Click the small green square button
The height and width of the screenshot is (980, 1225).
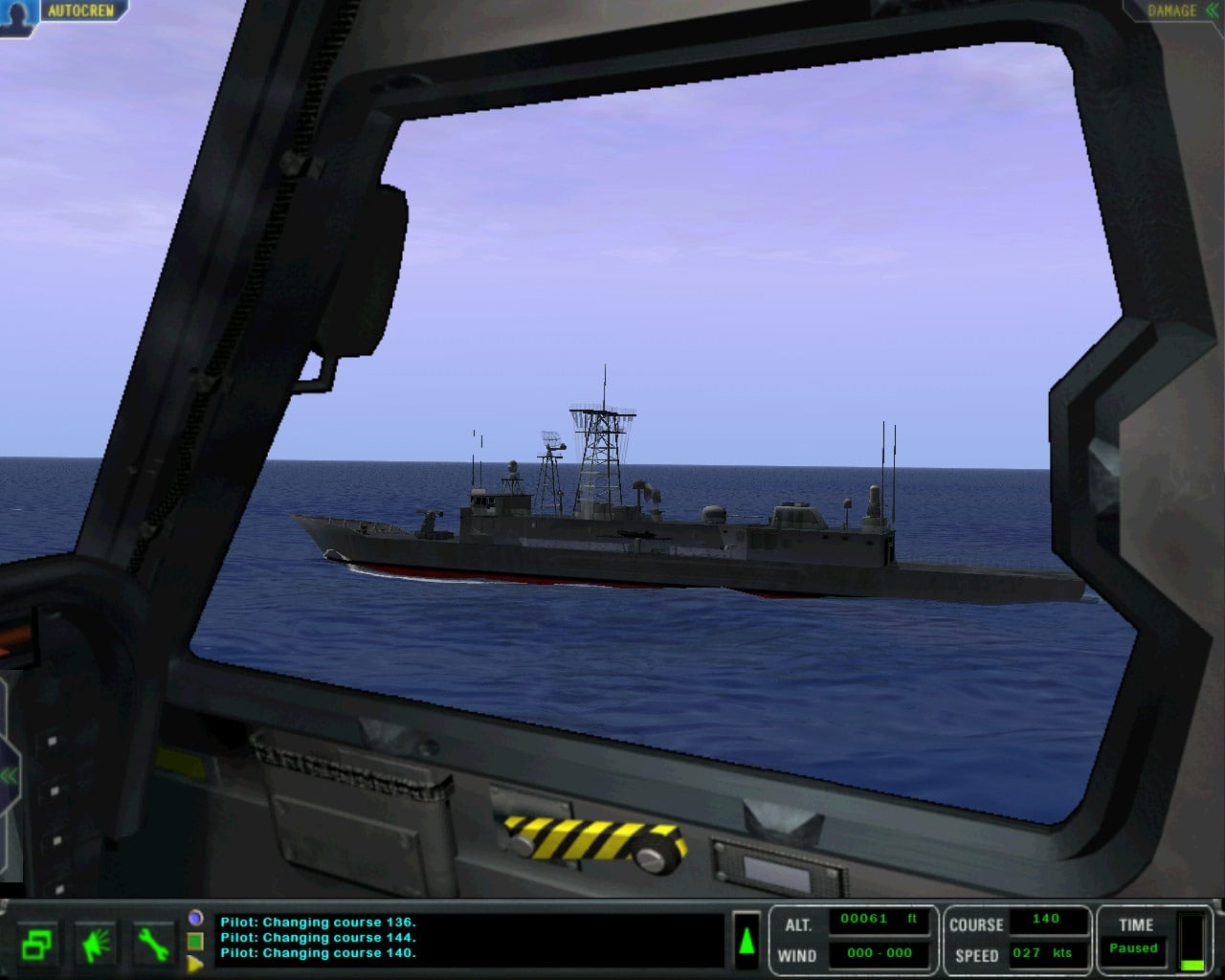pyautogui.click(x=195, y=942)
